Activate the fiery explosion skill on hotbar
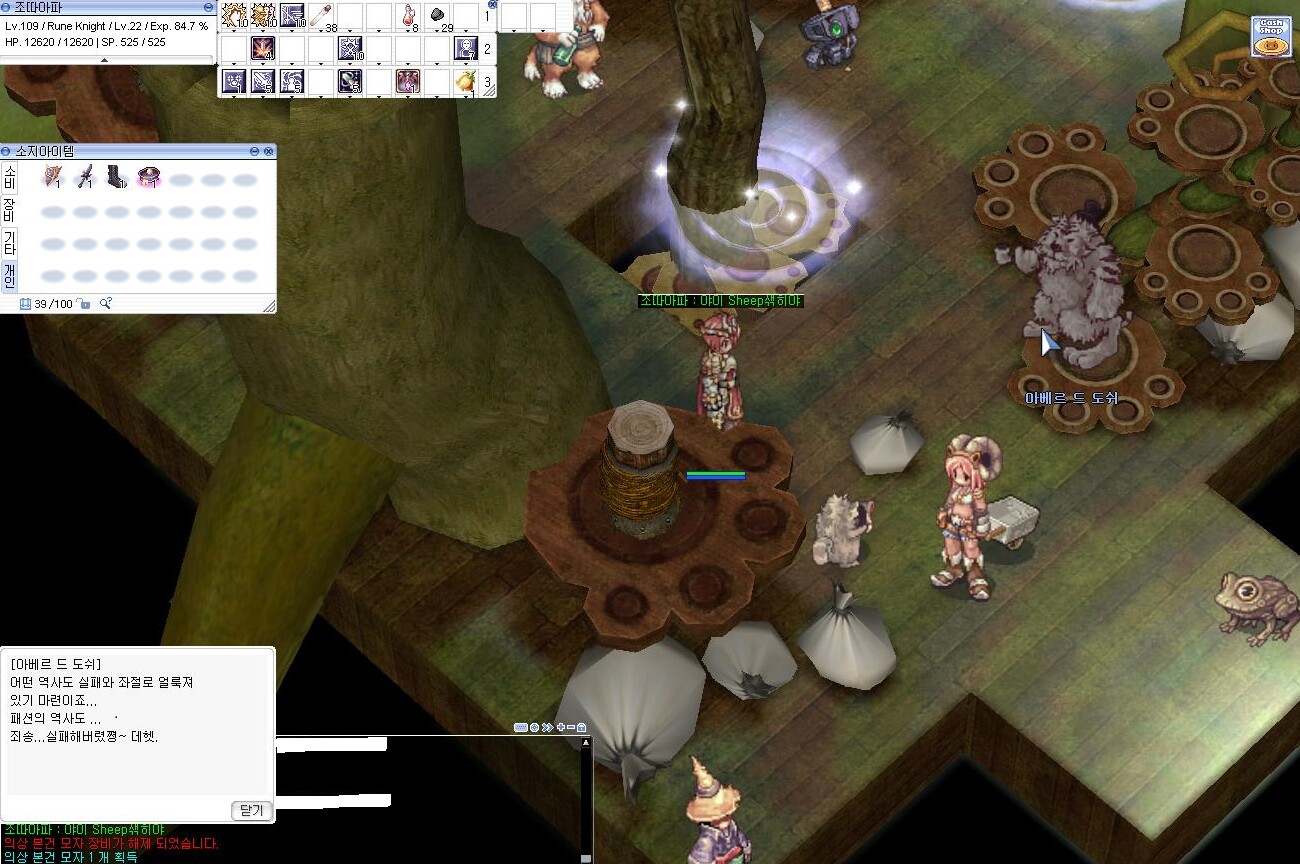This screenshot has height=864, width=1300. [263, 47]
